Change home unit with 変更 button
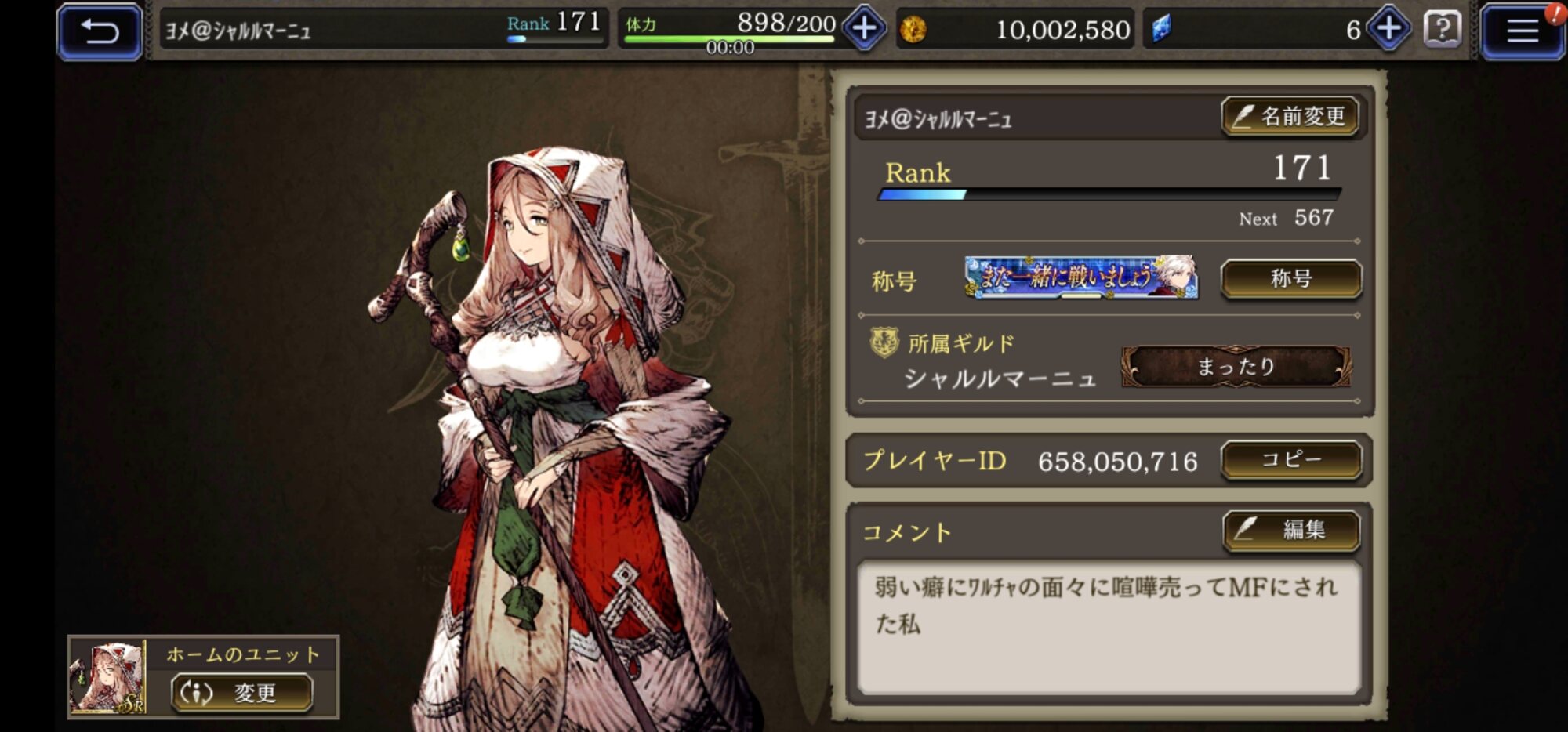This screenshot has width=1568, height=732. pyautogui.click(x=242, y=693)
